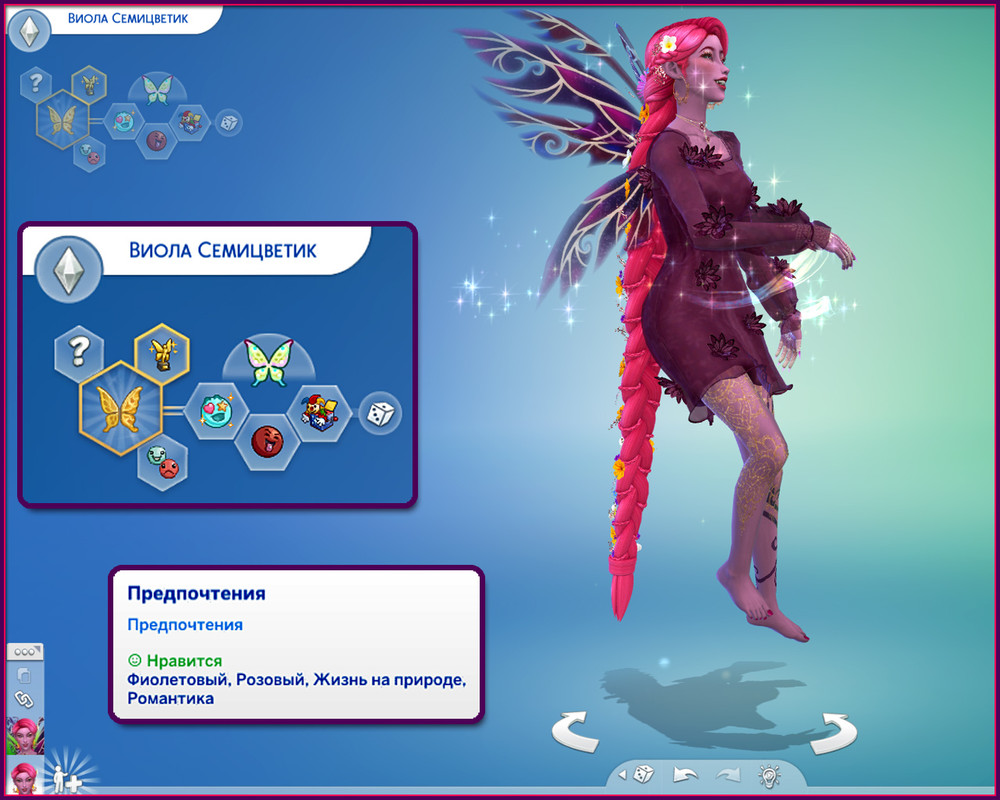Select the Sim portrait with green fairy wings

tap(24, 736)
